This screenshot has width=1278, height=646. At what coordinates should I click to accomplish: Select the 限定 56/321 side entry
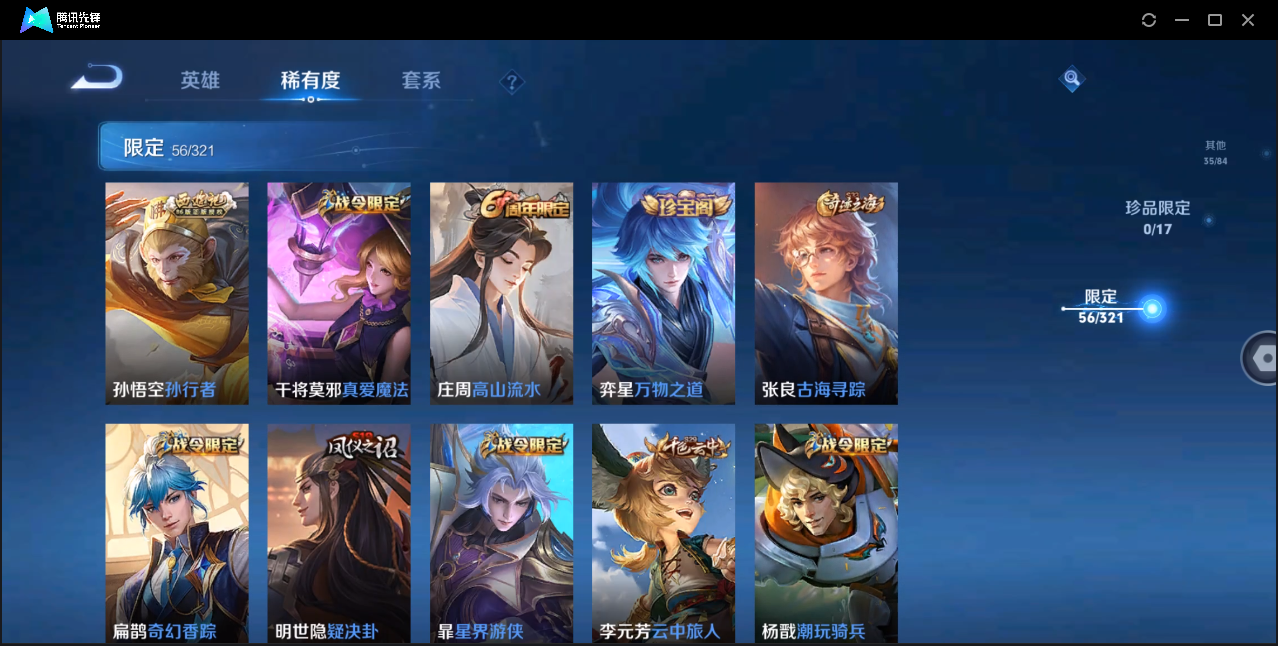coord(1101,307)
